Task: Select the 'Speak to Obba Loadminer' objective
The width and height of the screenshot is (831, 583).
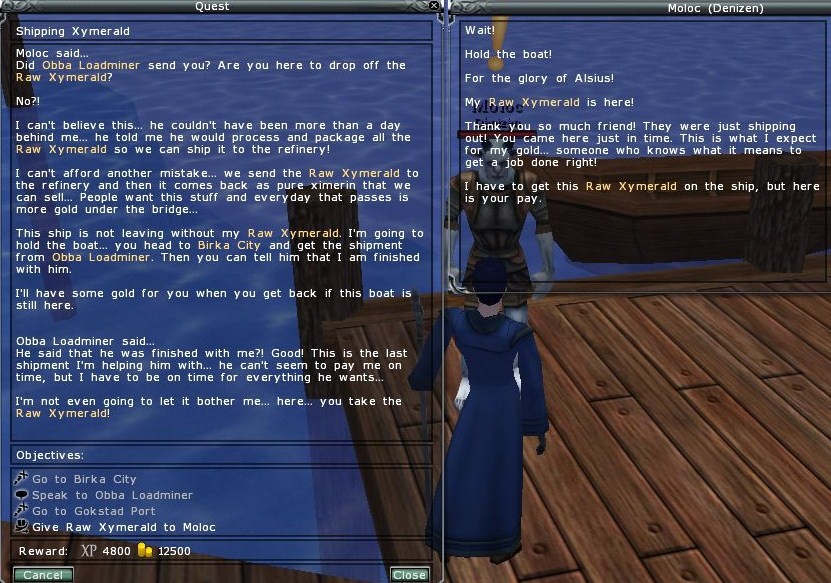Action: [112, 495]
